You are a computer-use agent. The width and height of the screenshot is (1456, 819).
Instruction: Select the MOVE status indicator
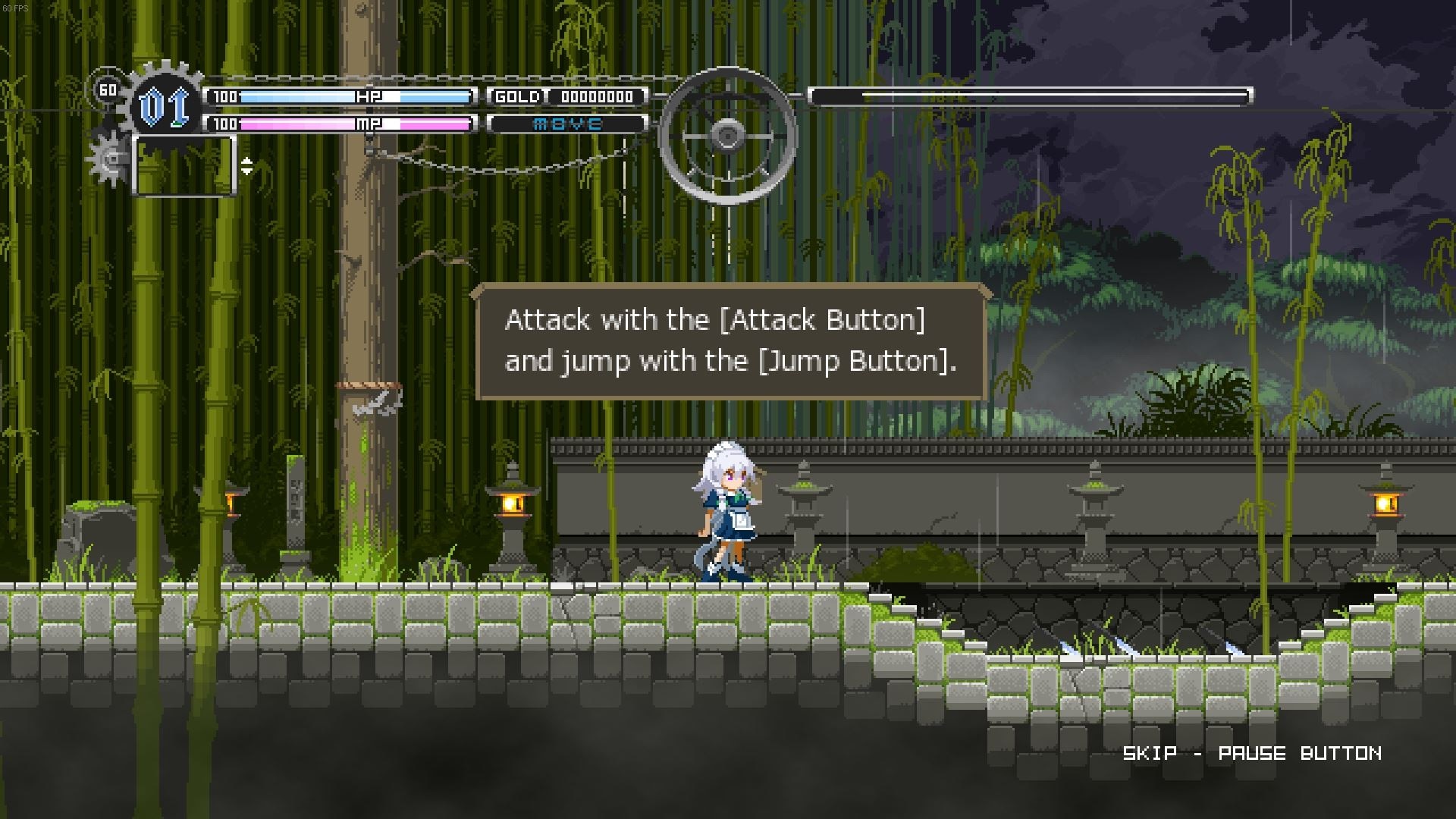(x=566, y=122)
